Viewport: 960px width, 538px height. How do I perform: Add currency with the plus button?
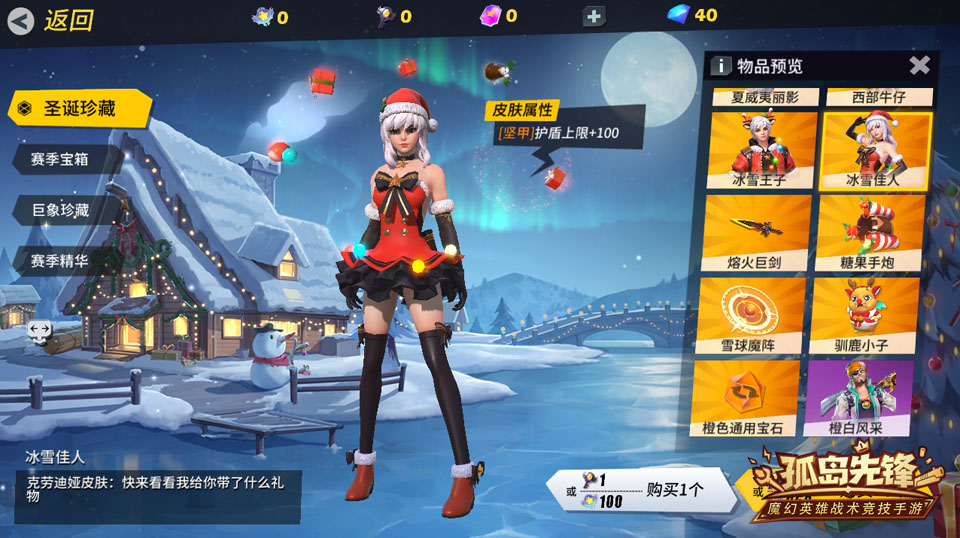[x=594, y=16]
